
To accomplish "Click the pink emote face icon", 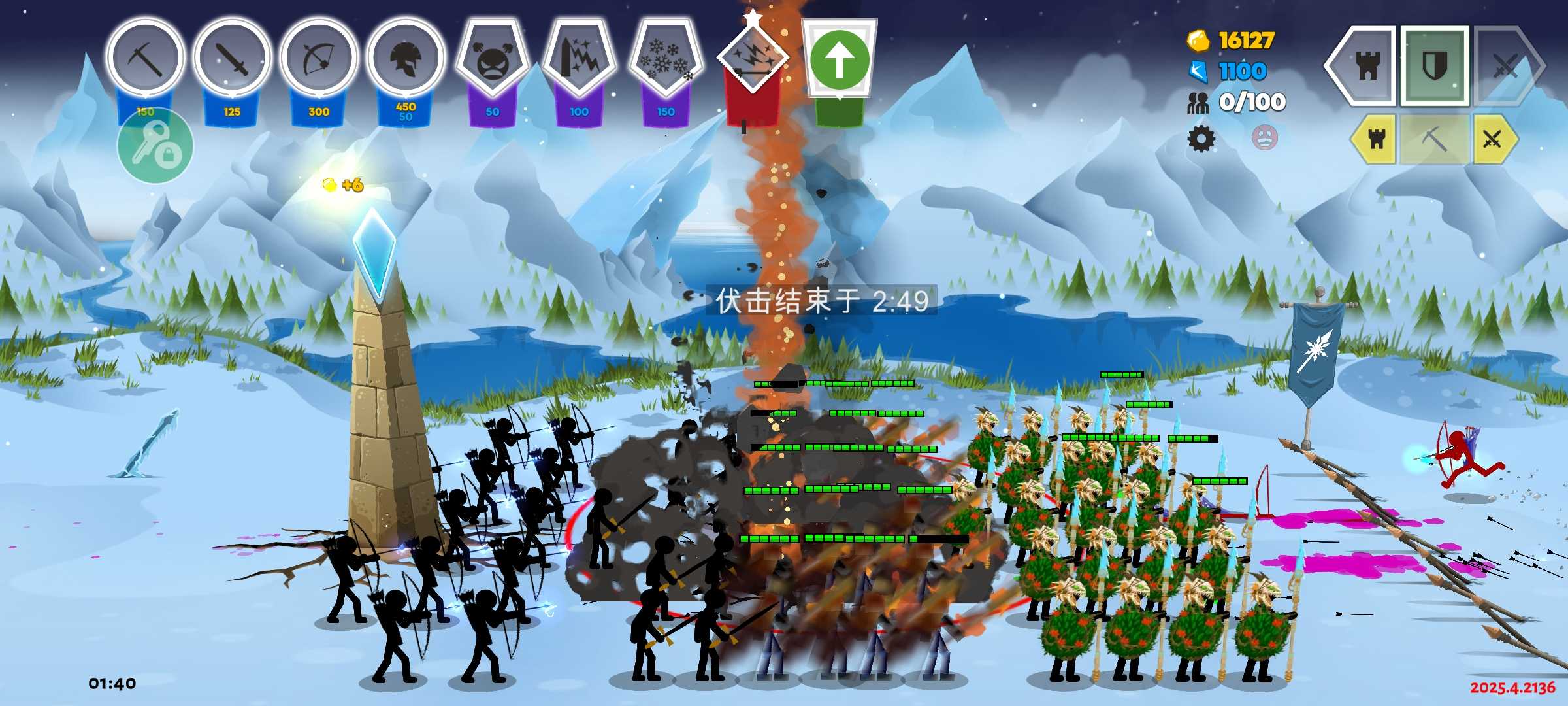I will click(1264, 137).
